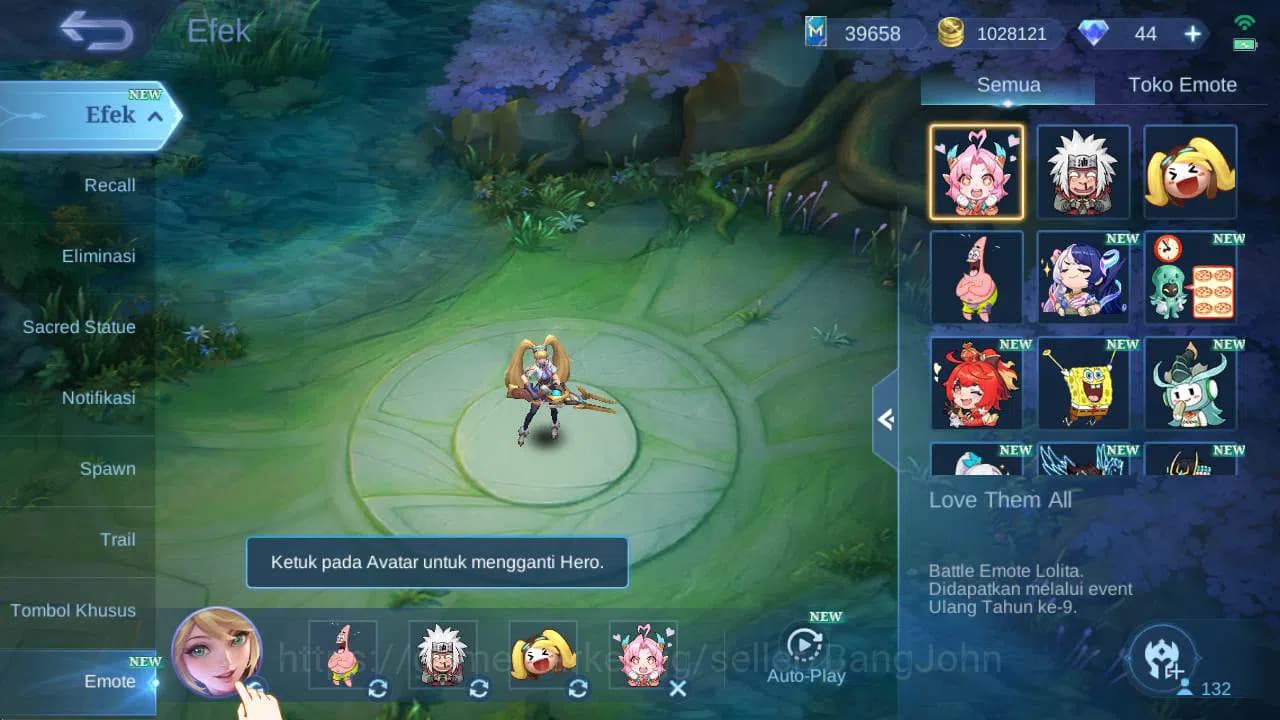Image resolution: width=1280 pixels, height=720 pixels.
Task: Open the Recall section in the sidebar
Action: [x=108, y=185]
